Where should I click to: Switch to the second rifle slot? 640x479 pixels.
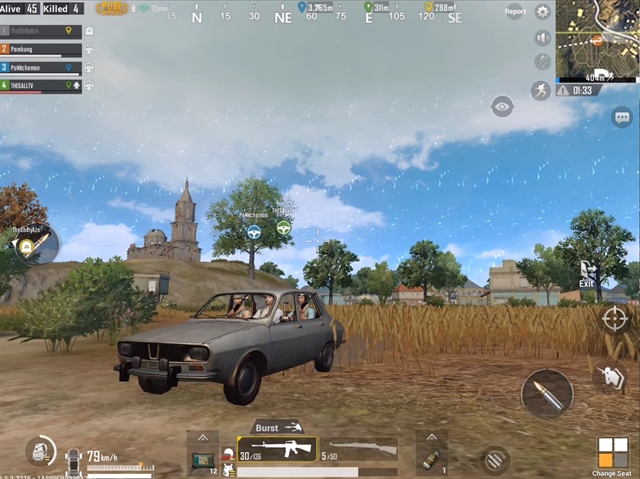pos(357,449)
